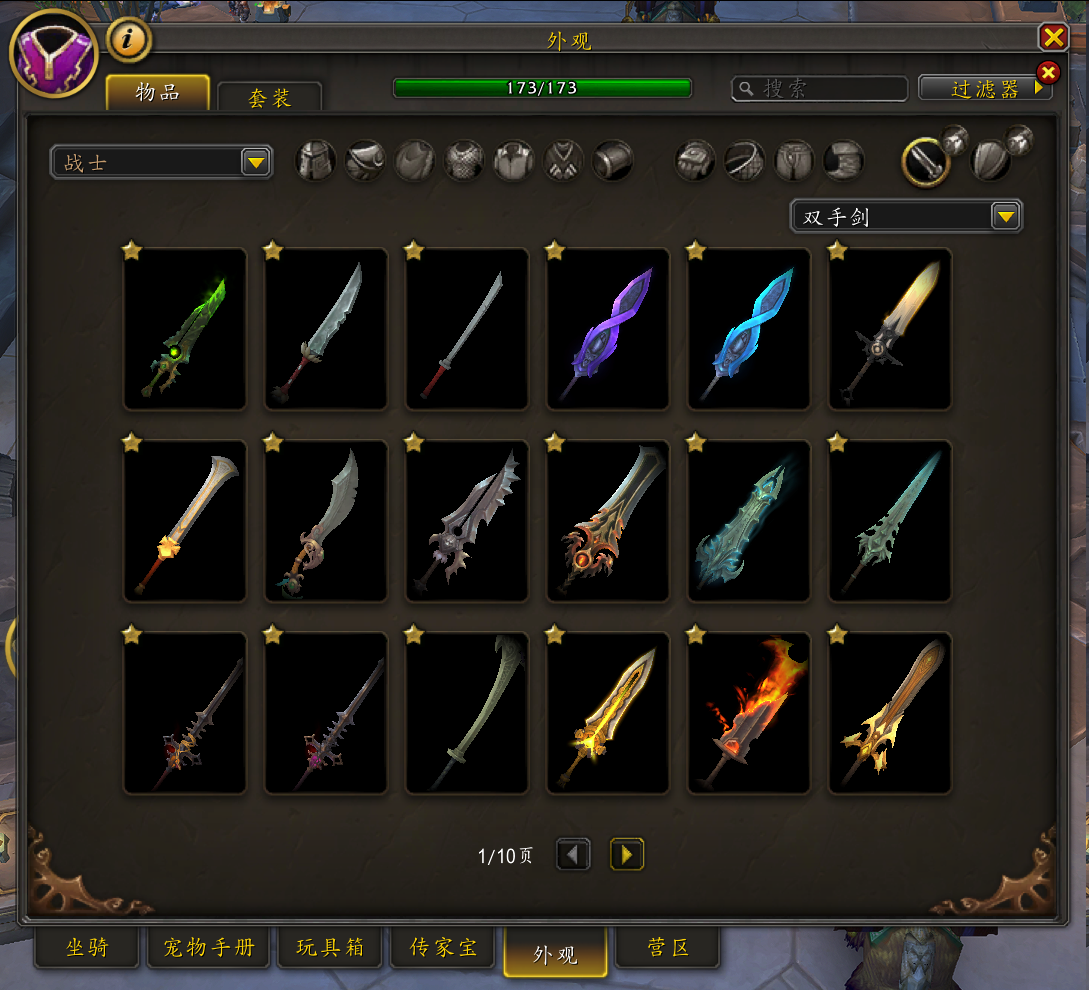Open the 过滤器 filter menu
This screenshot has height=990, width=1089.
(x=984, y=89)
